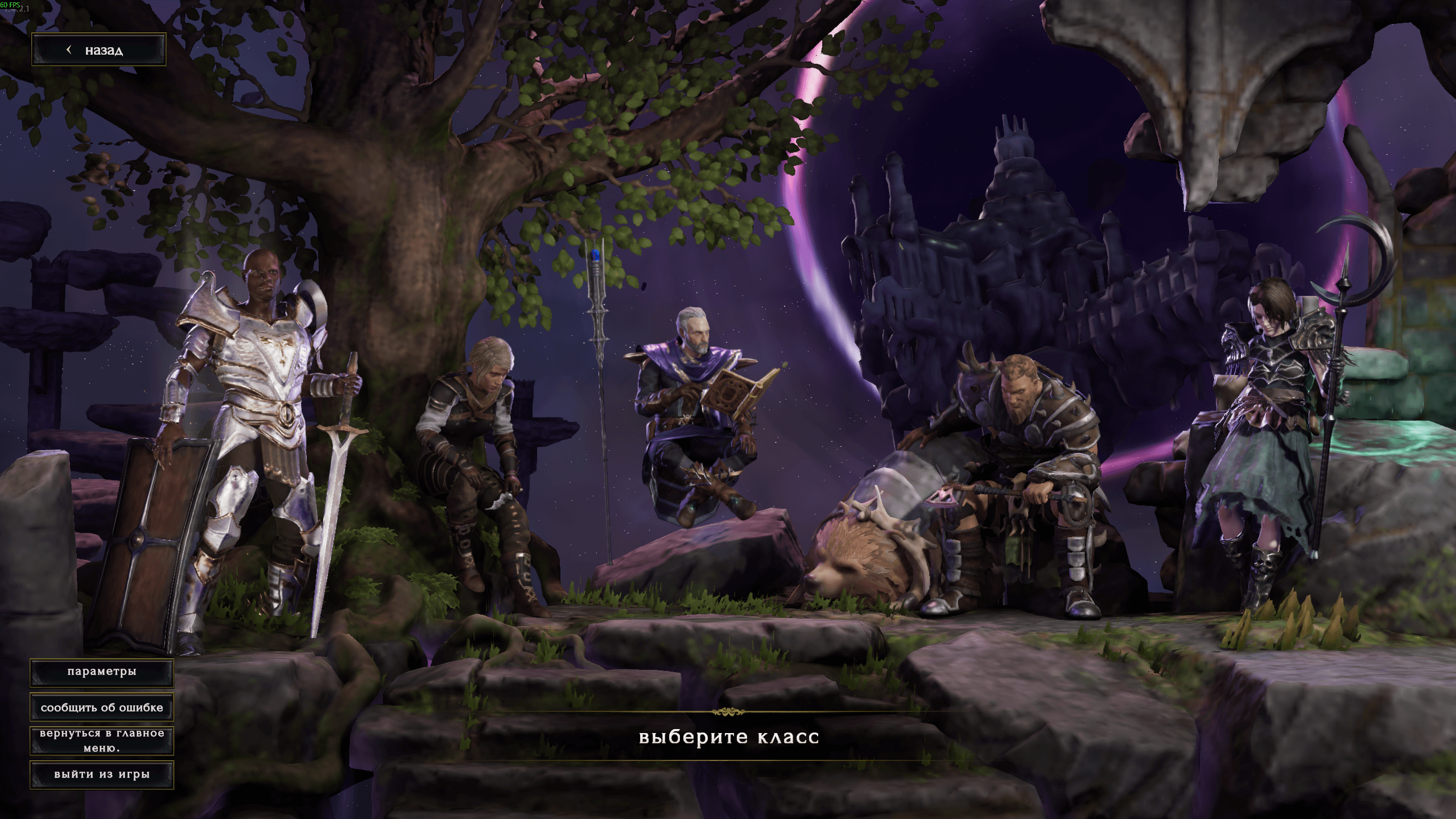Click «выйти из игры» to quit
The image size is (1456, 819).
pos(102,774)
